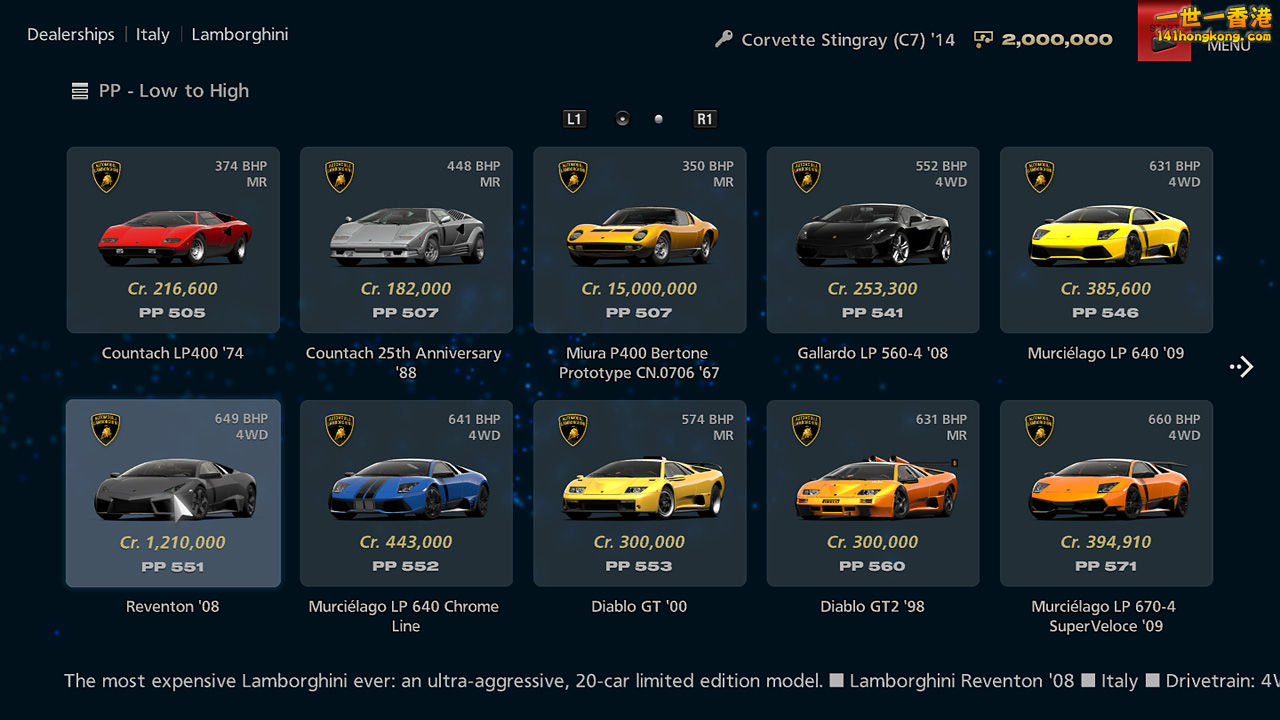Click the Lamborghini emblem on the Murciélago LP 640 card
Viewport: 1280px width, 720px height.
(1039, 176)
